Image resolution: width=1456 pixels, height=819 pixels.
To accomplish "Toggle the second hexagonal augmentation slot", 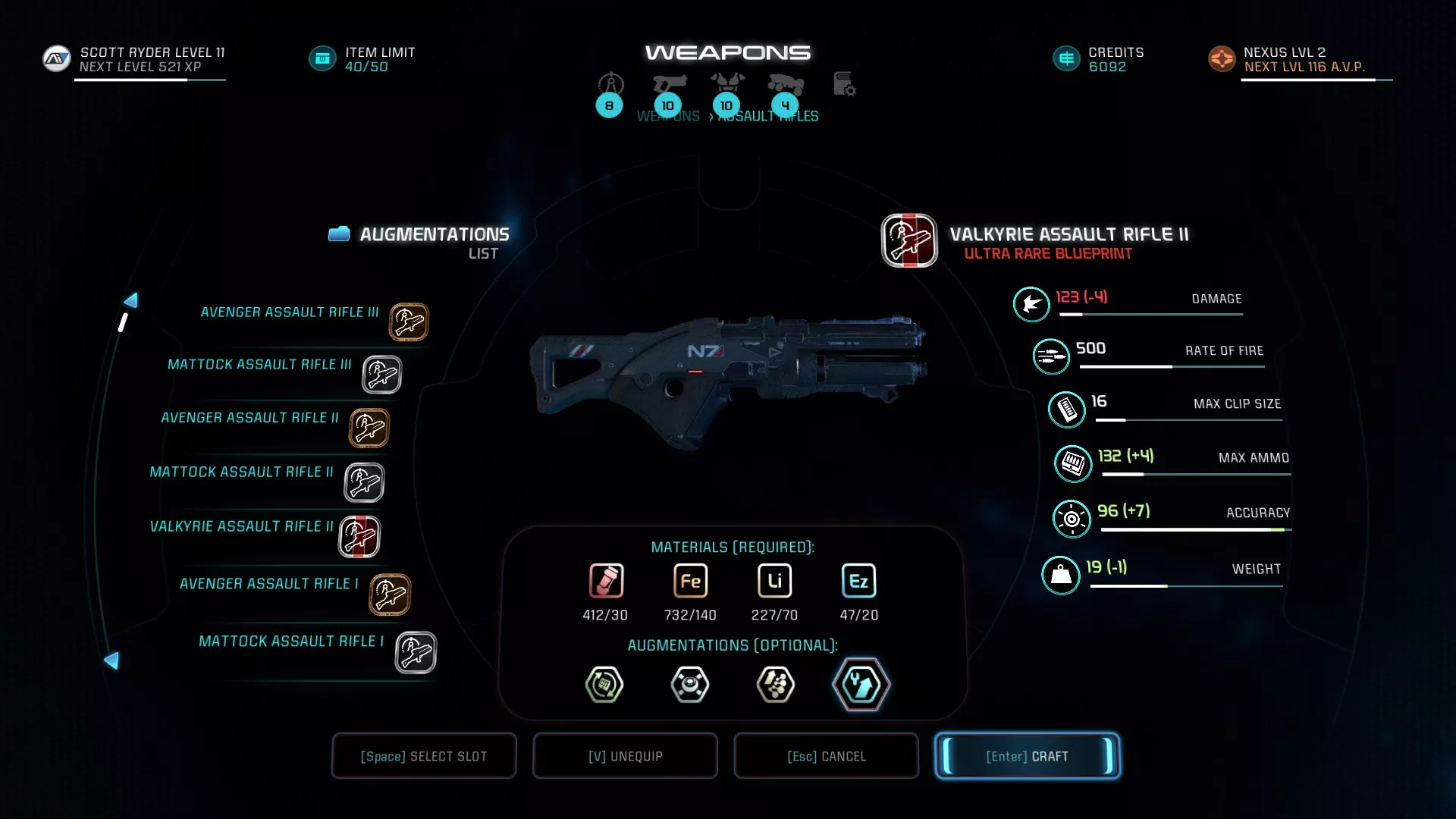I will (689, 685).
